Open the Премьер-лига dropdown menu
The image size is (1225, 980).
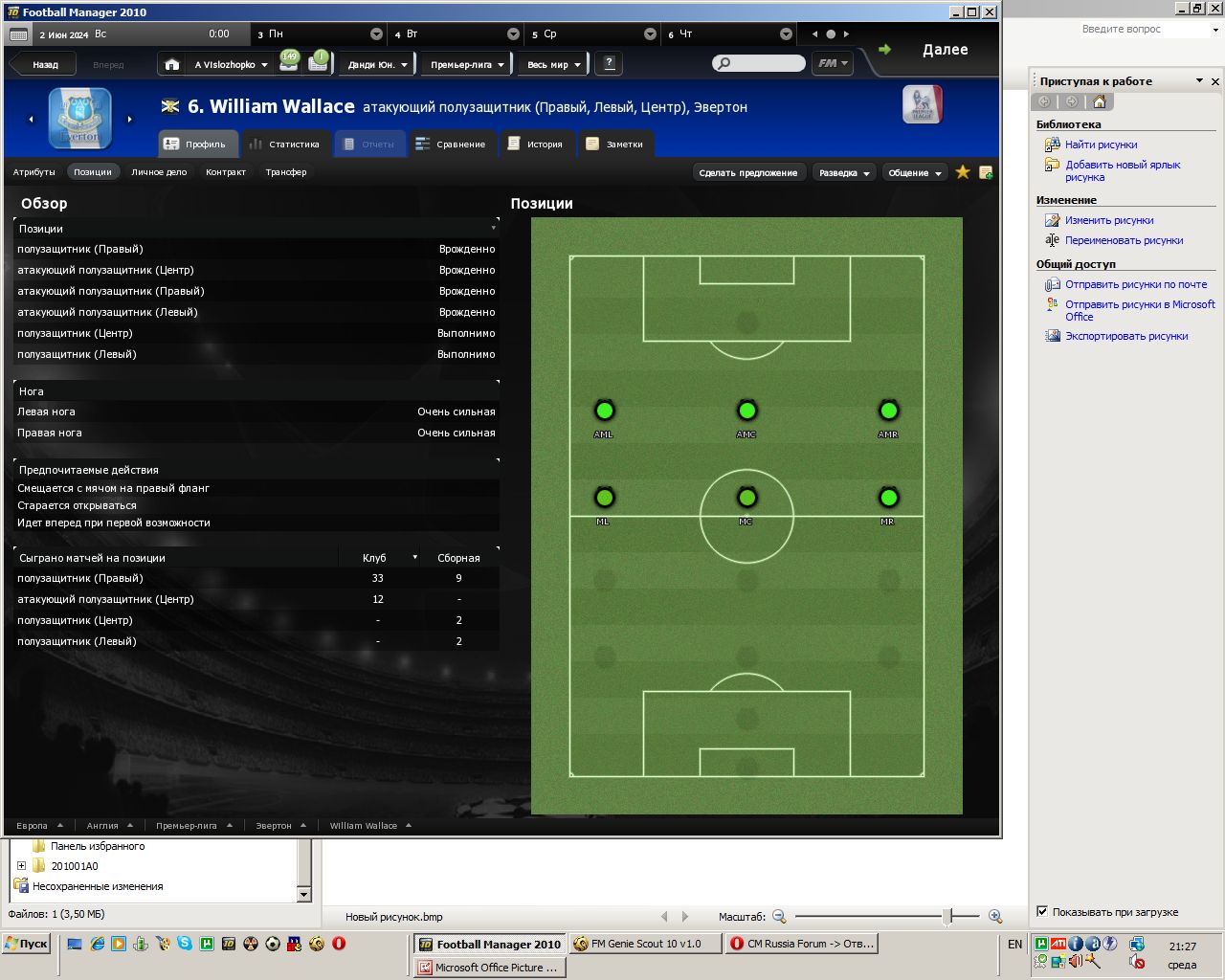466,64
